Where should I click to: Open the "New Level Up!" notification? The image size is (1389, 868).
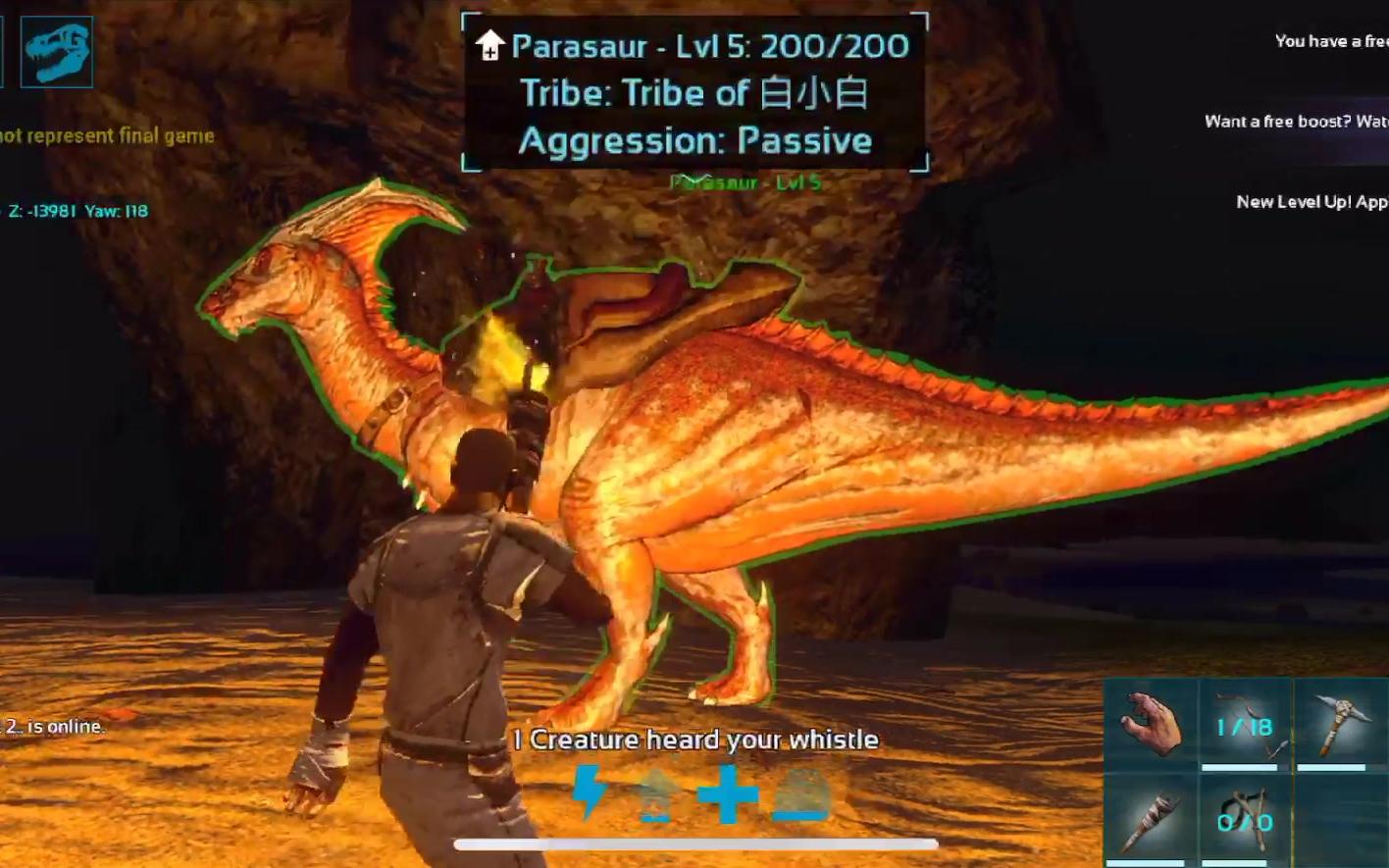[1311, 202]
